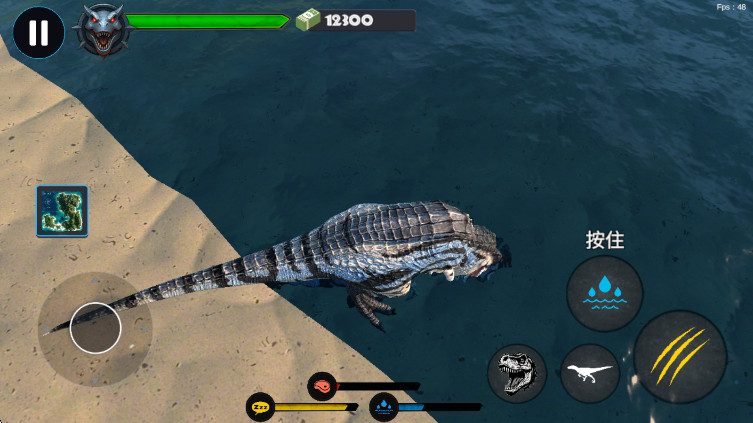Touch the virtual joystick thumb circle
Screen dimensions: 753x423
(96, 327)
